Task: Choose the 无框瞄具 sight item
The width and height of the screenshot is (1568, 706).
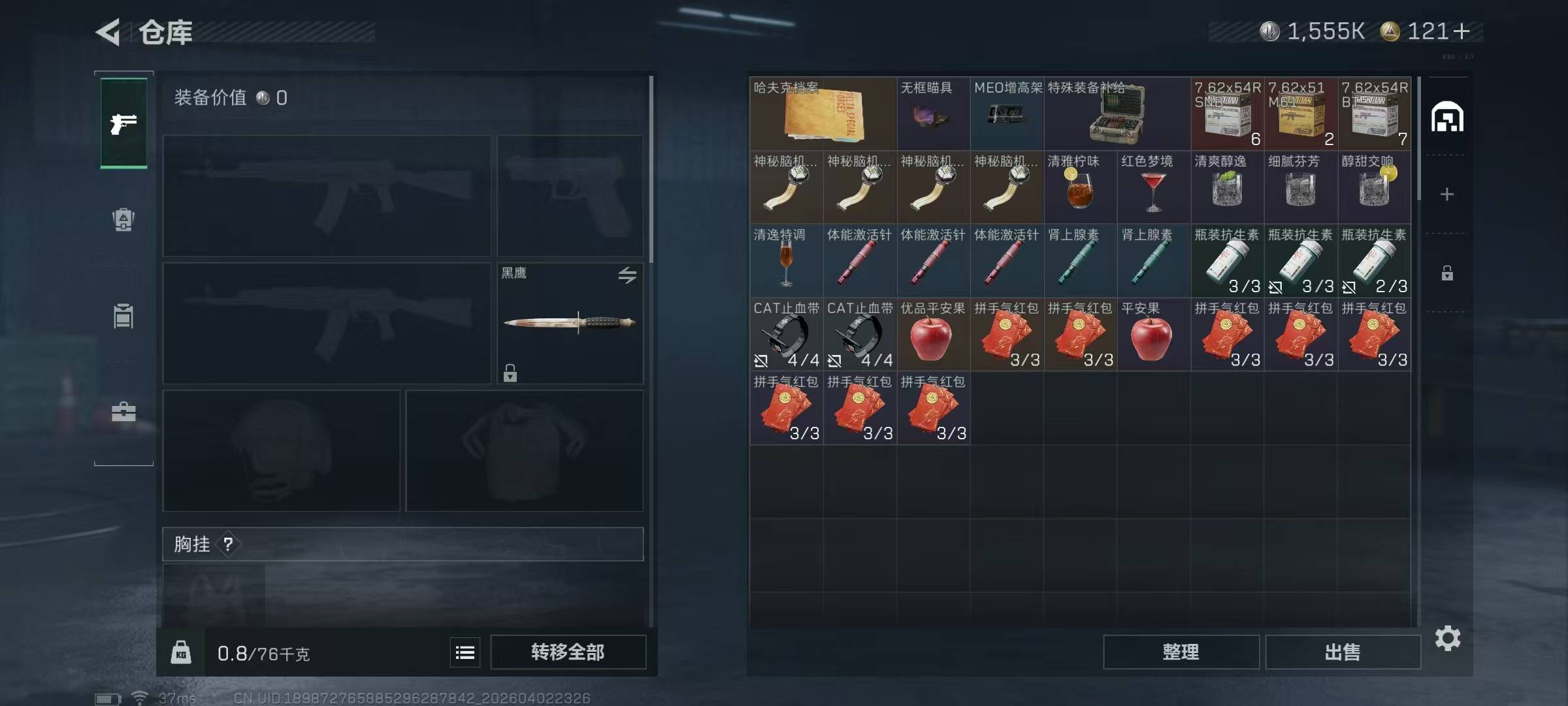Action: pos(933,114)
